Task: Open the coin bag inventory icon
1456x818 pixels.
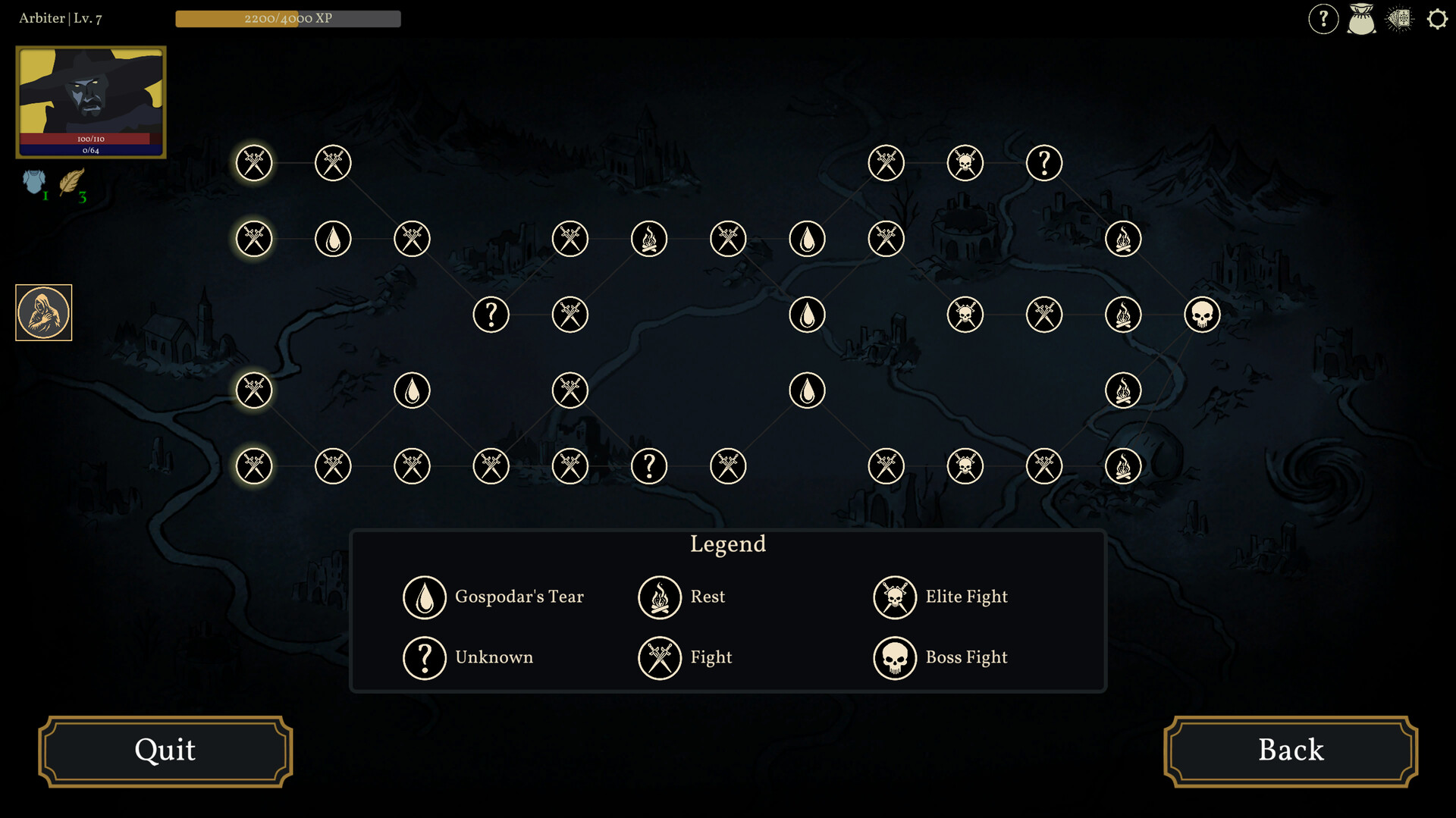Action: (1361, 19)
